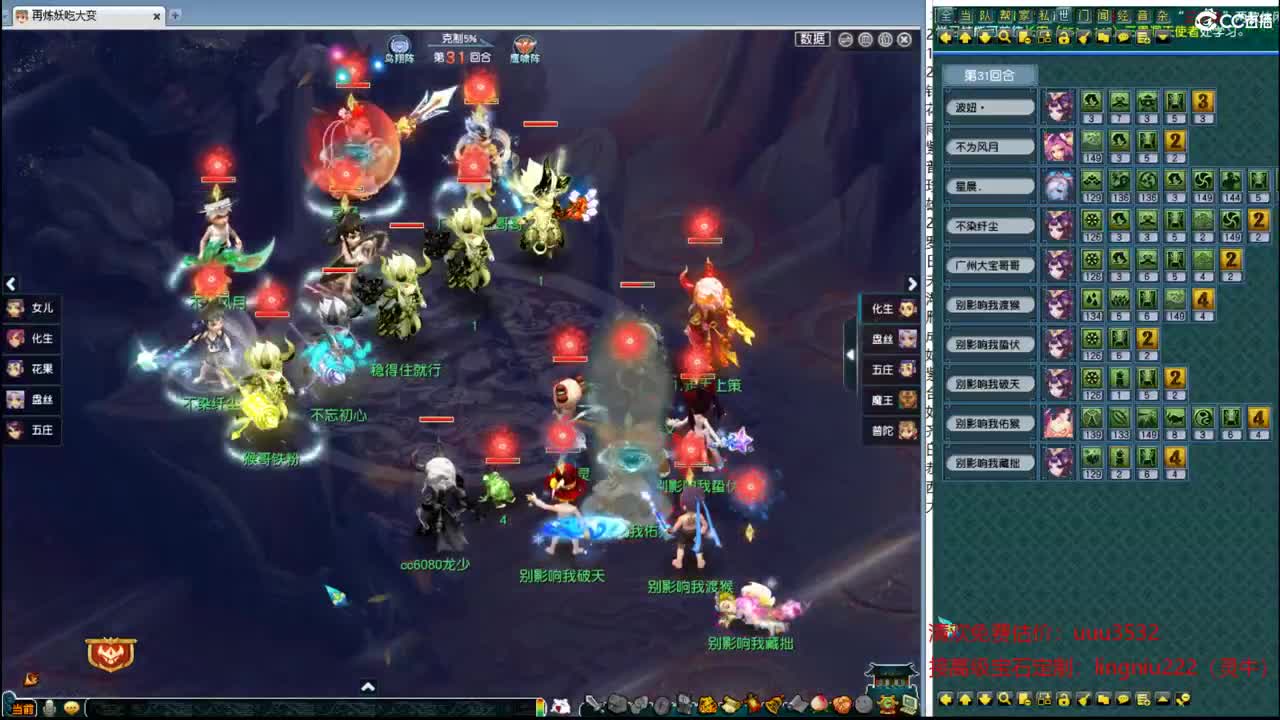The height and width of the screenshot is (720, 1280).
Task: Click the first circular icon beside 数据 button
Action: point(843,39)
